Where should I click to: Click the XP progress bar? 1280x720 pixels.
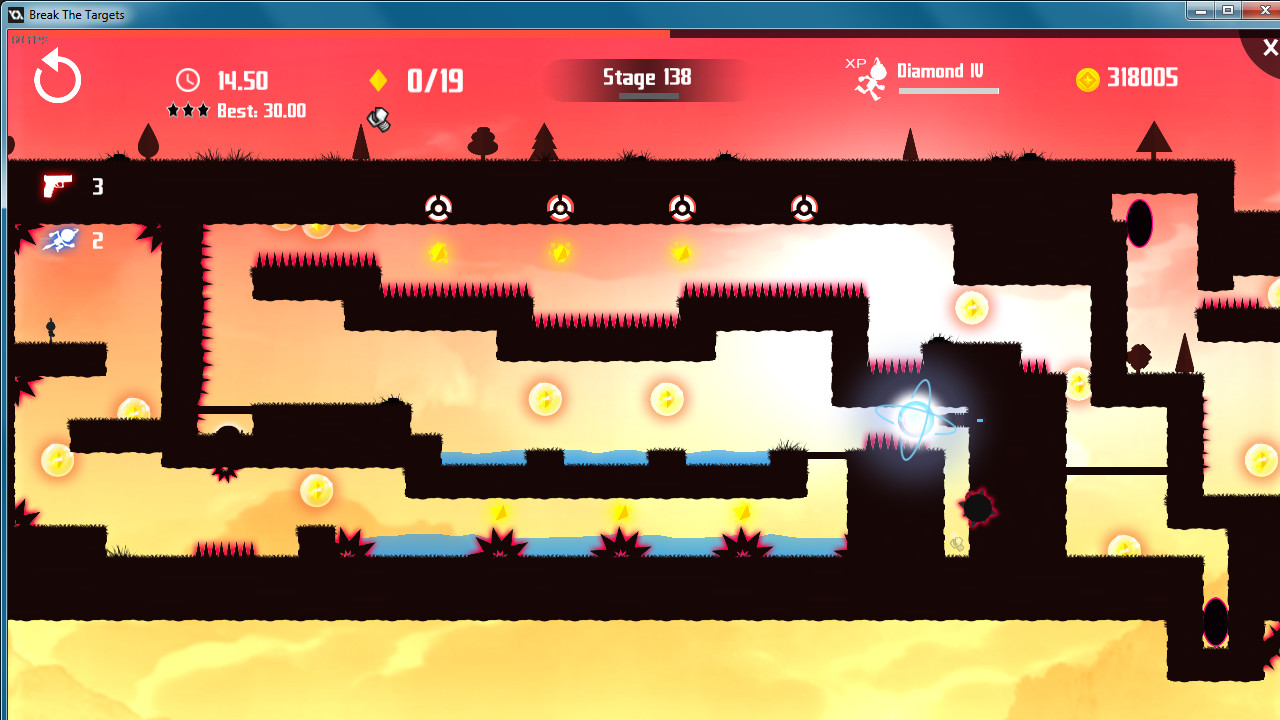pyautogui.click(x=948, y=91)
